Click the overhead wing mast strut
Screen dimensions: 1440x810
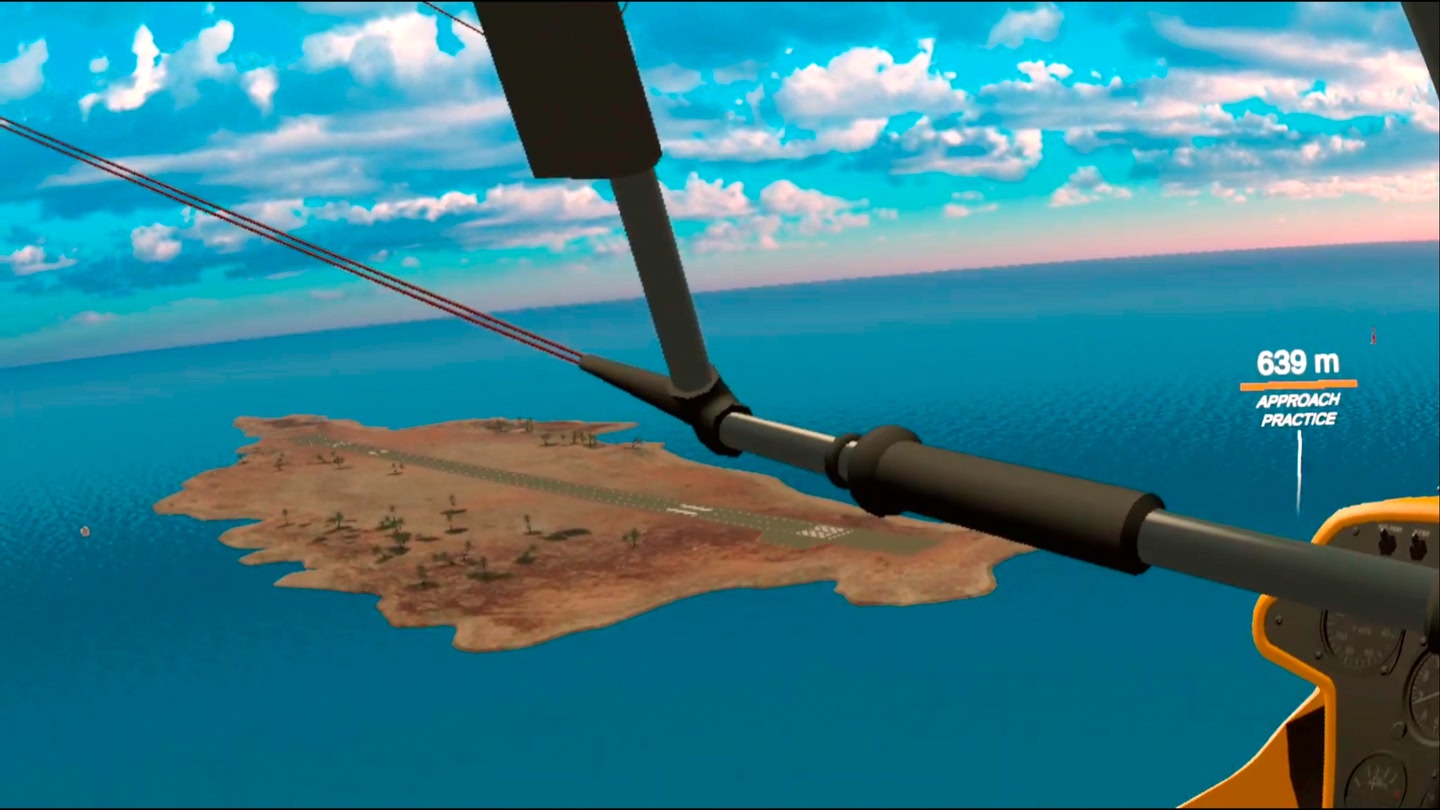point(650,250)
